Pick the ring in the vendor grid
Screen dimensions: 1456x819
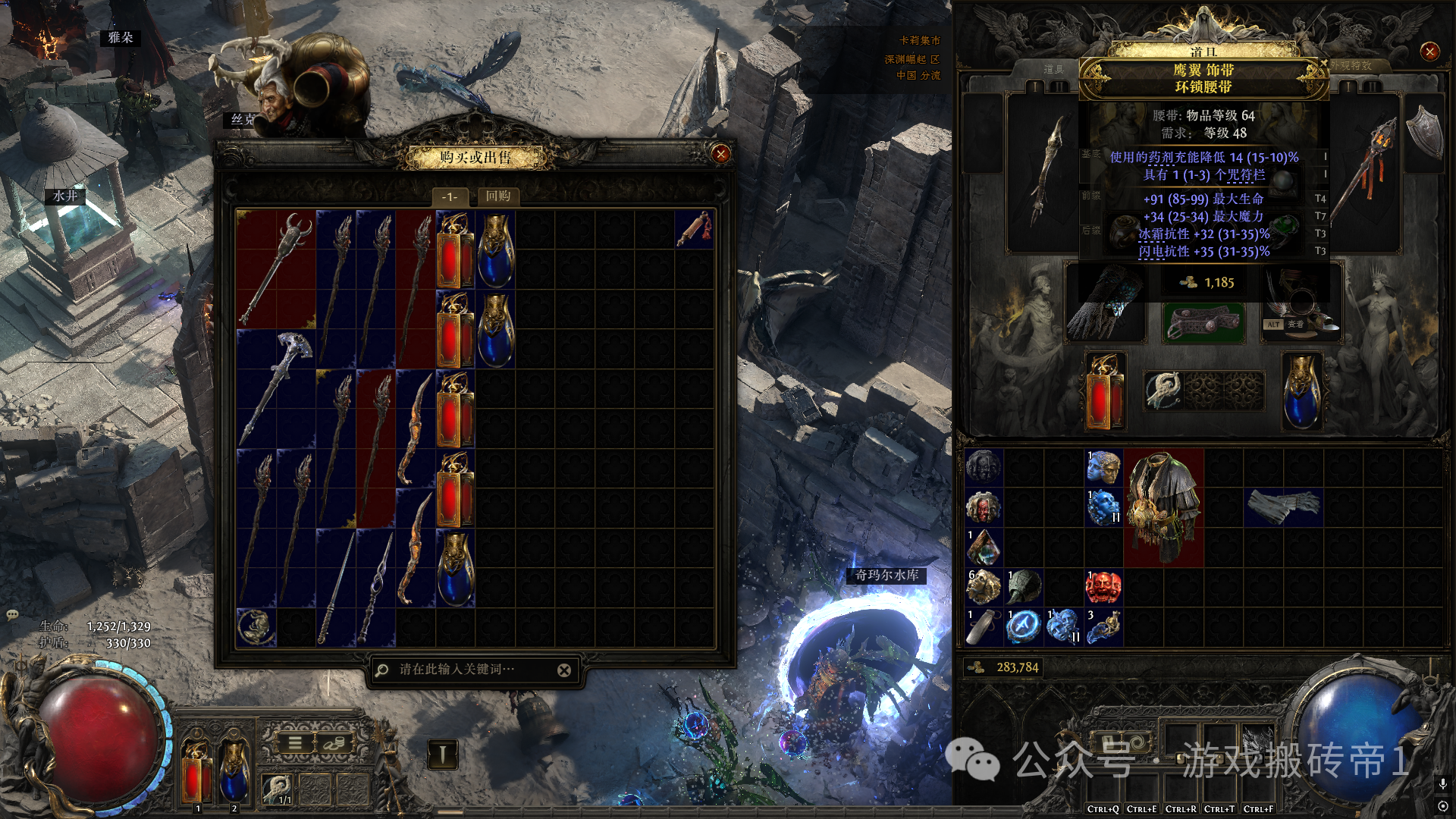[256, 627]
